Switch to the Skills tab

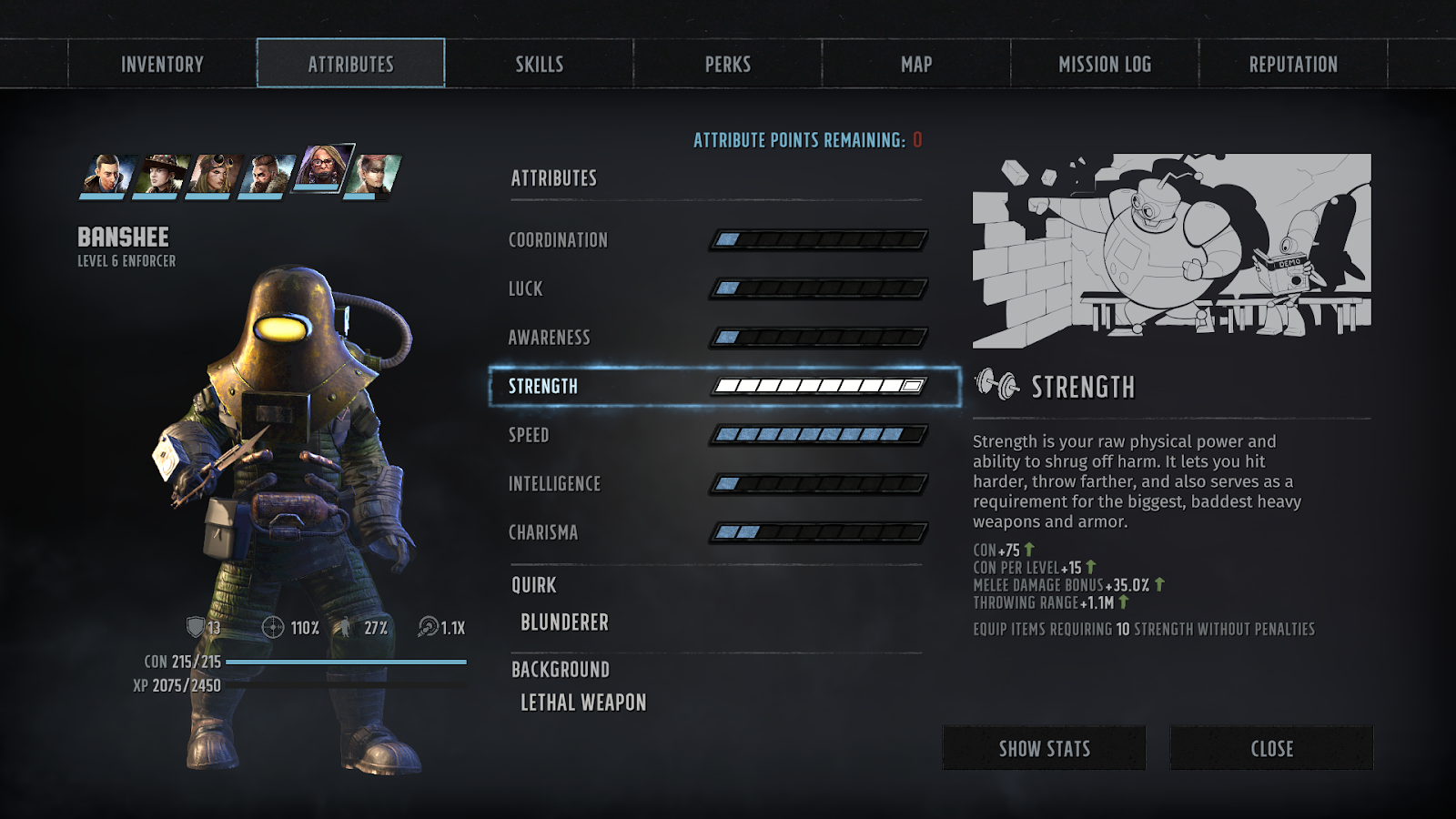click(539, 64)
